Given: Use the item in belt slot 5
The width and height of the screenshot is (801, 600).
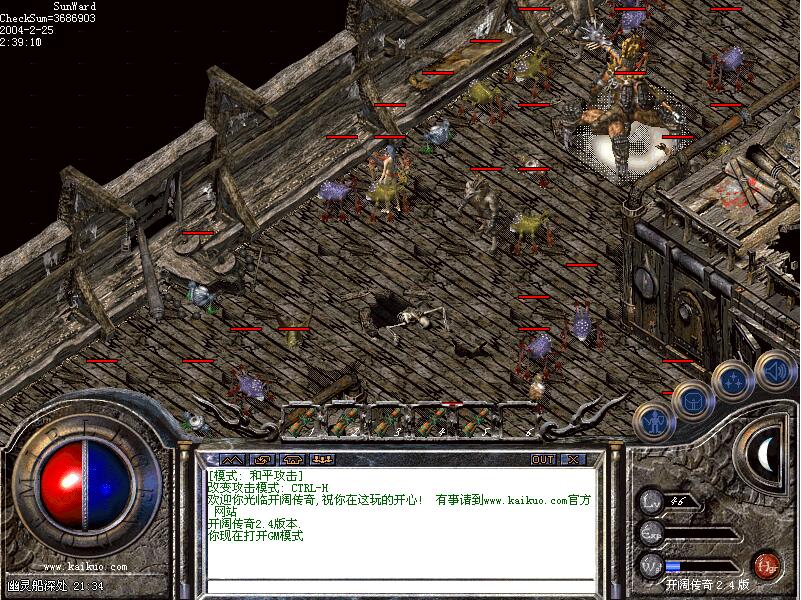Looking at the screenshot, I should pos(474,421).
